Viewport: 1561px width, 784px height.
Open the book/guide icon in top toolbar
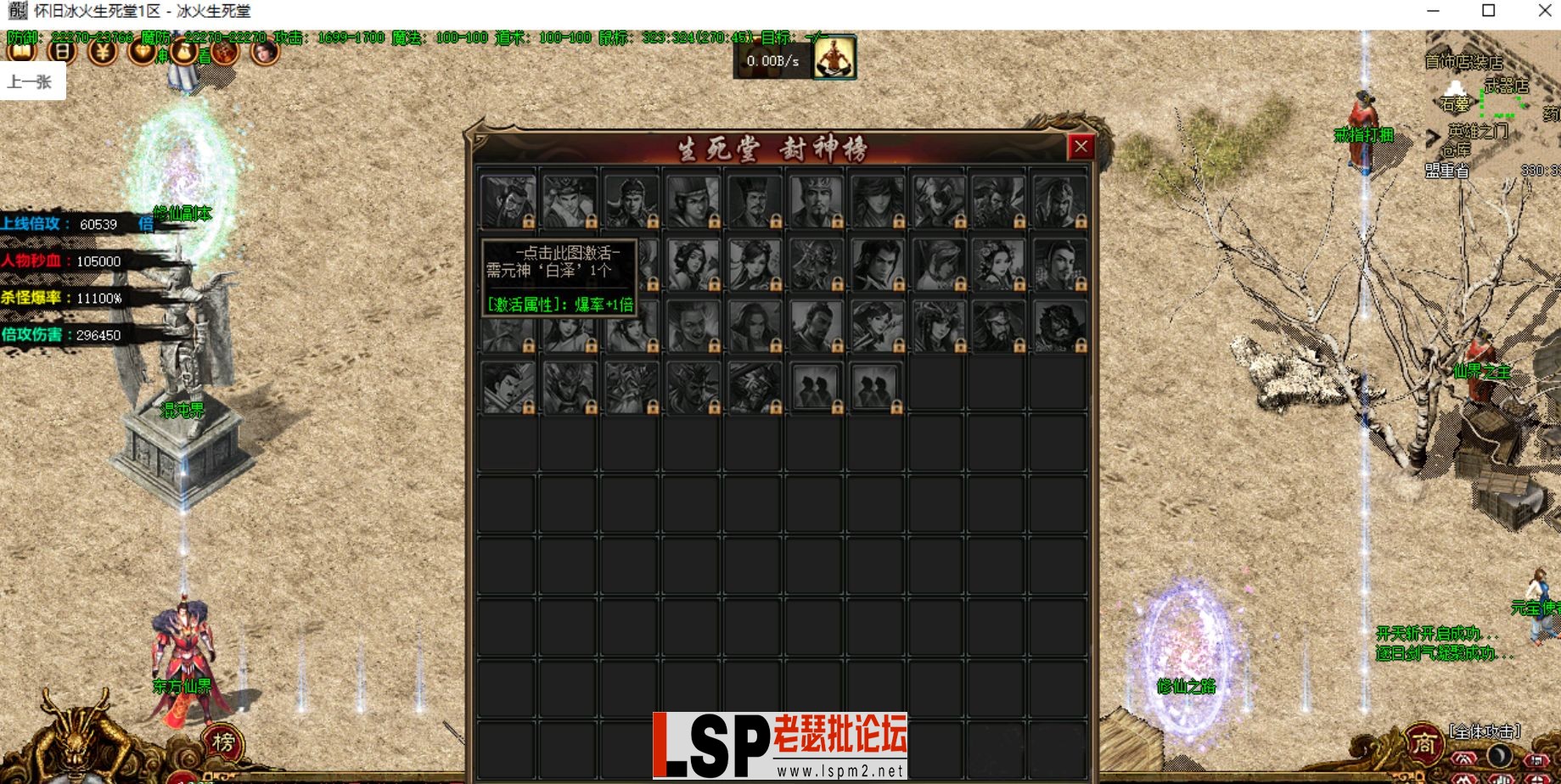click(x=21, y=51)
